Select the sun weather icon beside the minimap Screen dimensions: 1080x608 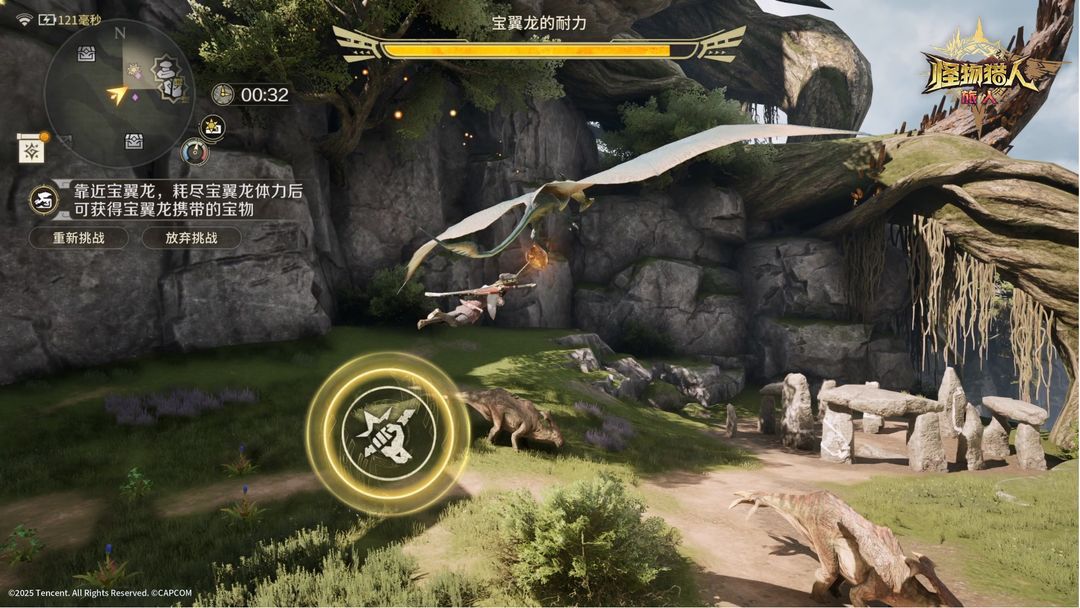point(212,127)
